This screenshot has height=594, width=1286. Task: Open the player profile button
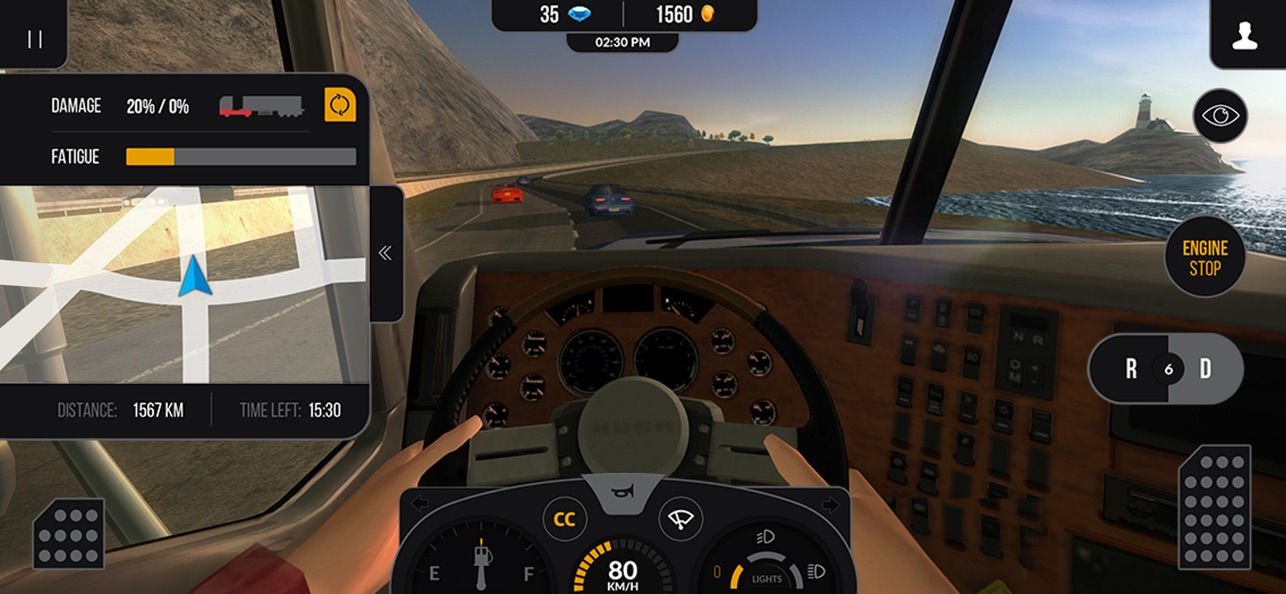1244,38
